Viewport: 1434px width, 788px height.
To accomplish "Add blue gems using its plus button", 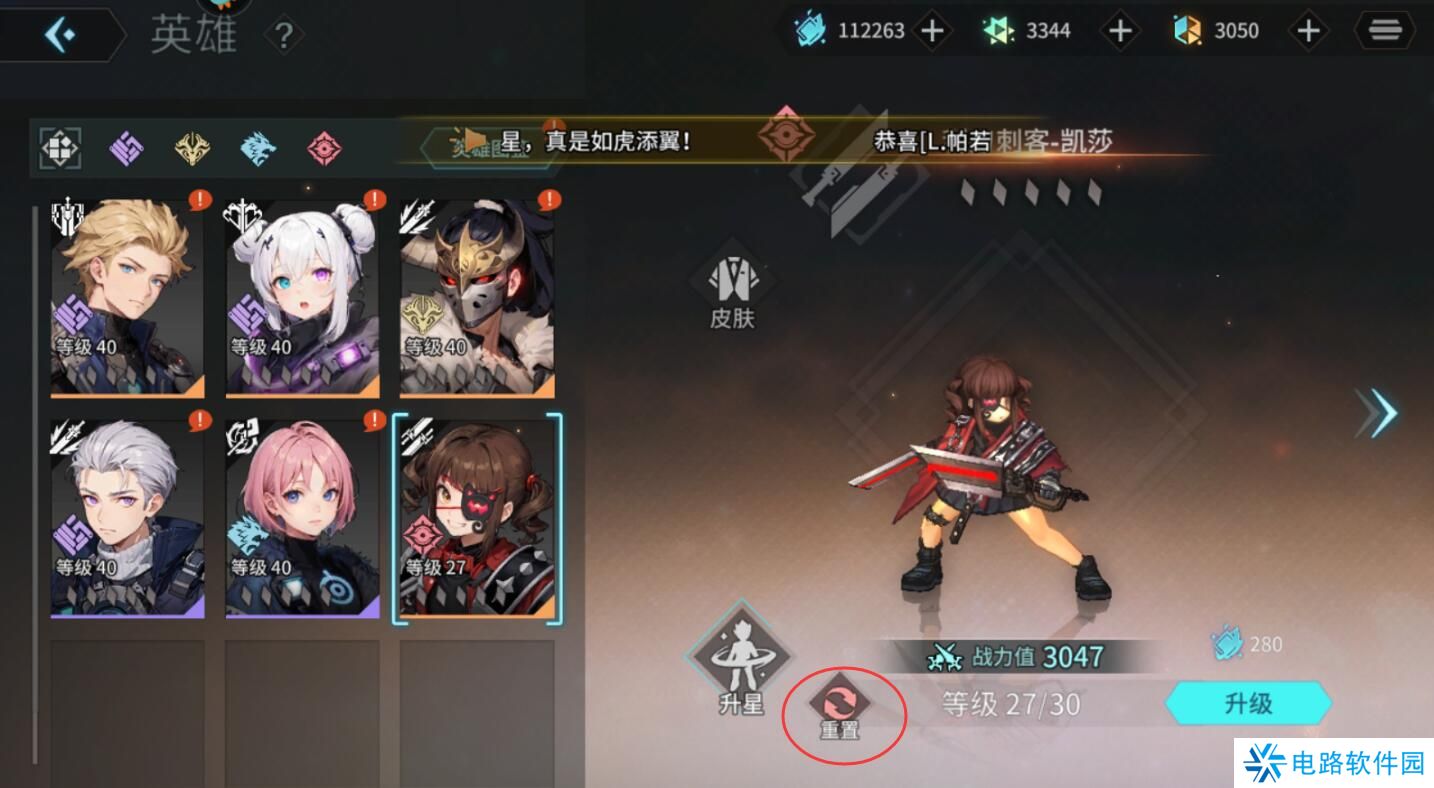I will (x=932, y=31).
